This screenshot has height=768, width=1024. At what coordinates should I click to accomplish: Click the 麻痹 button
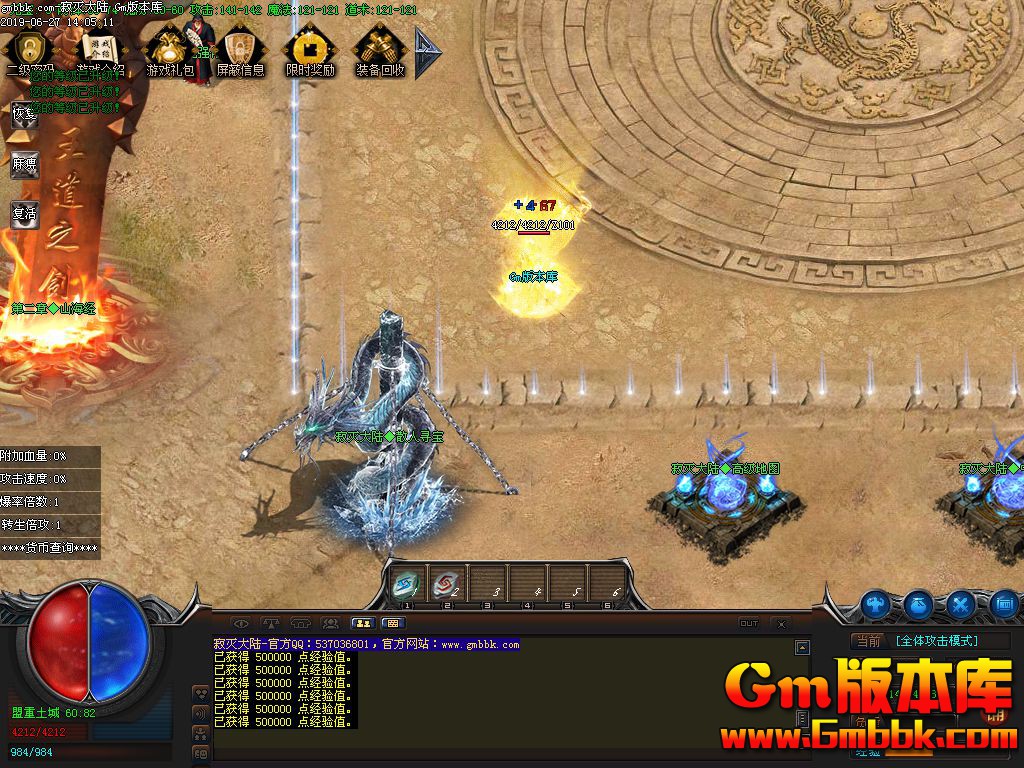24,164
